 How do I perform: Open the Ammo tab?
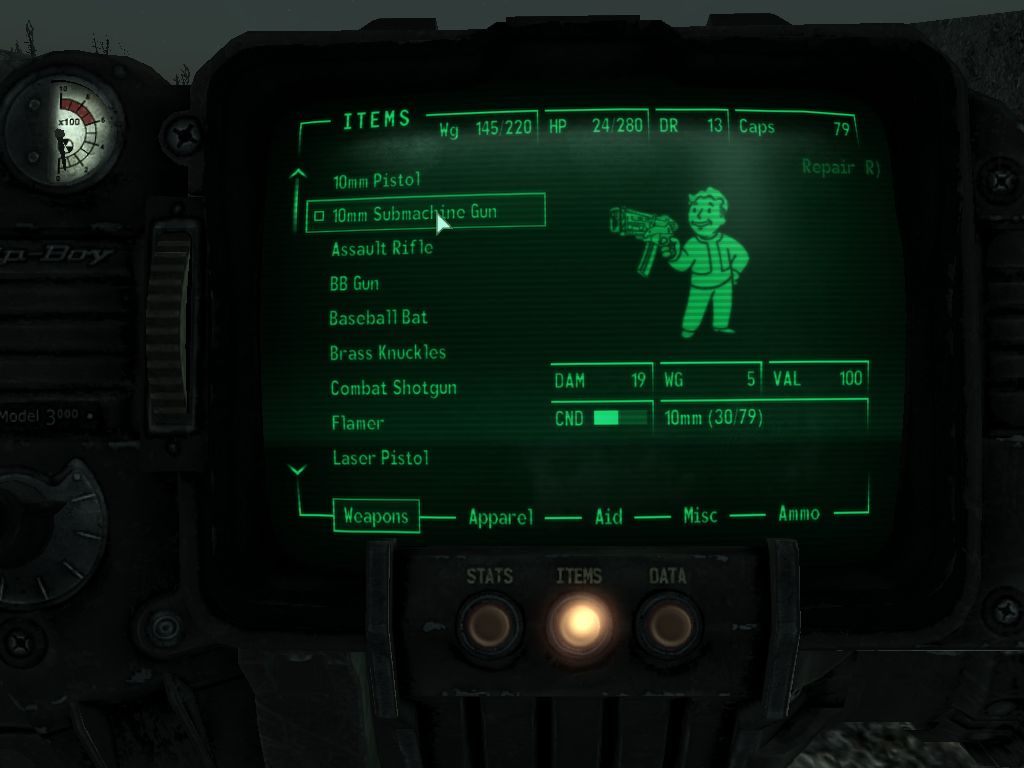click(799, 514)
